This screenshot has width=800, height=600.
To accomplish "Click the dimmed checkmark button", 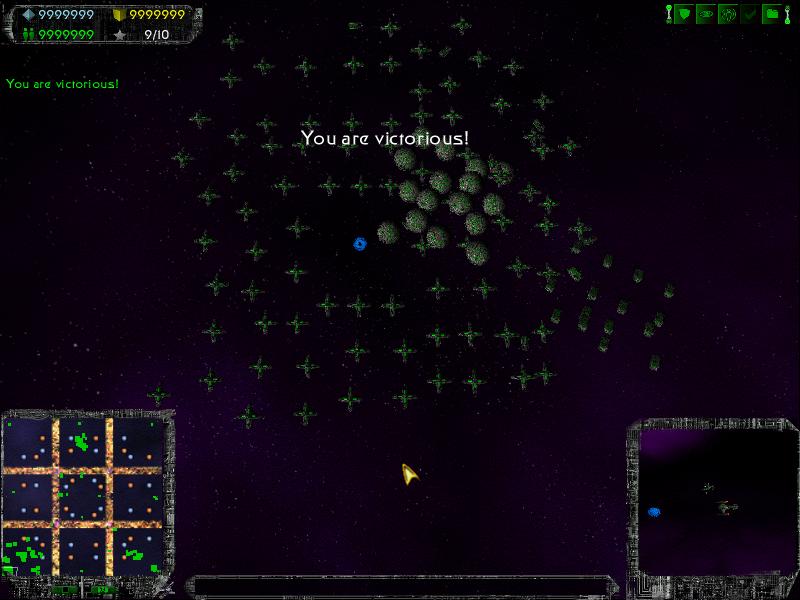I will pos(750,14).
